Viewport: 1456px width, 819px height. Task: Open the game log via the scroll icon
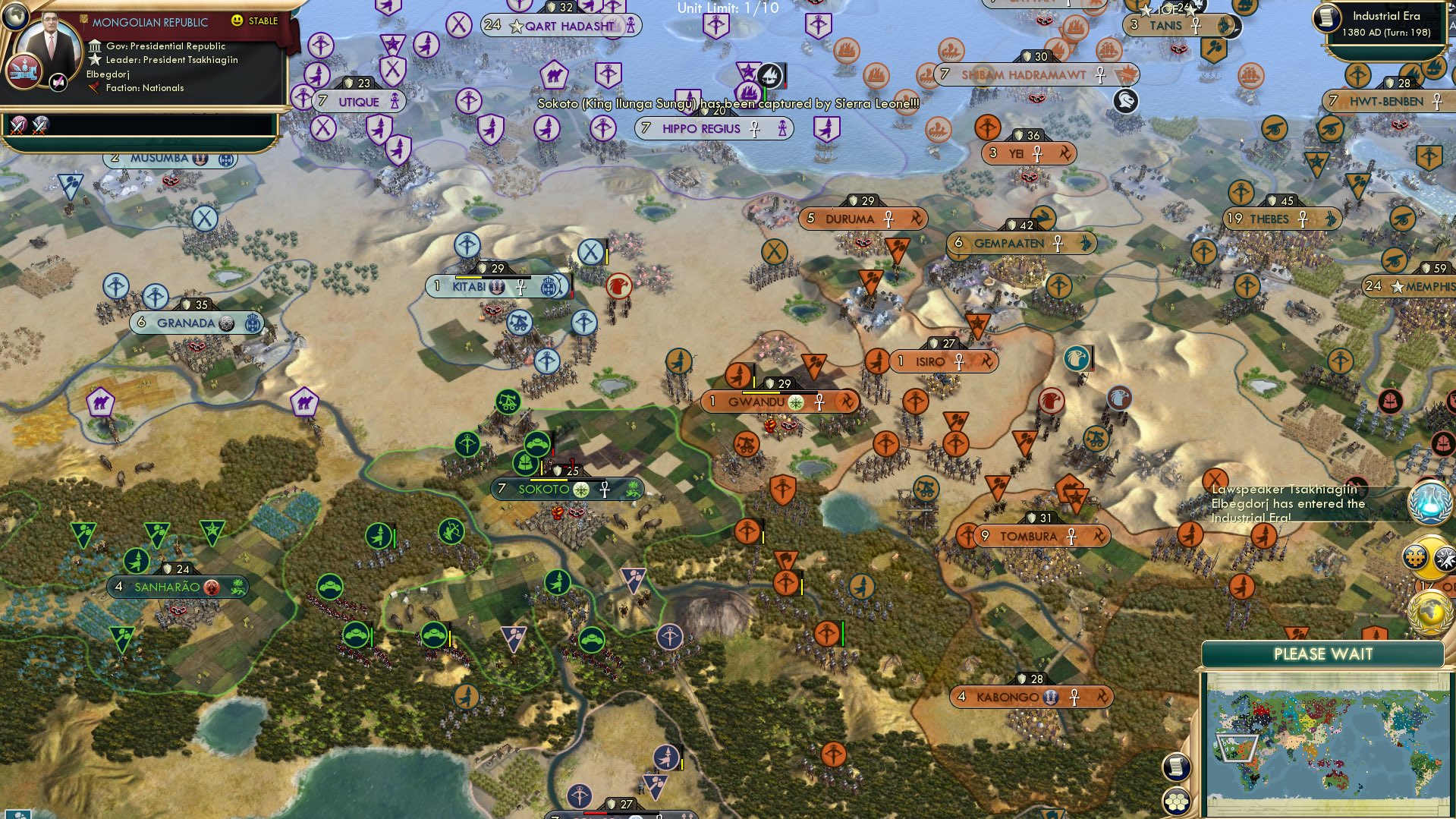click(1176, 767)
